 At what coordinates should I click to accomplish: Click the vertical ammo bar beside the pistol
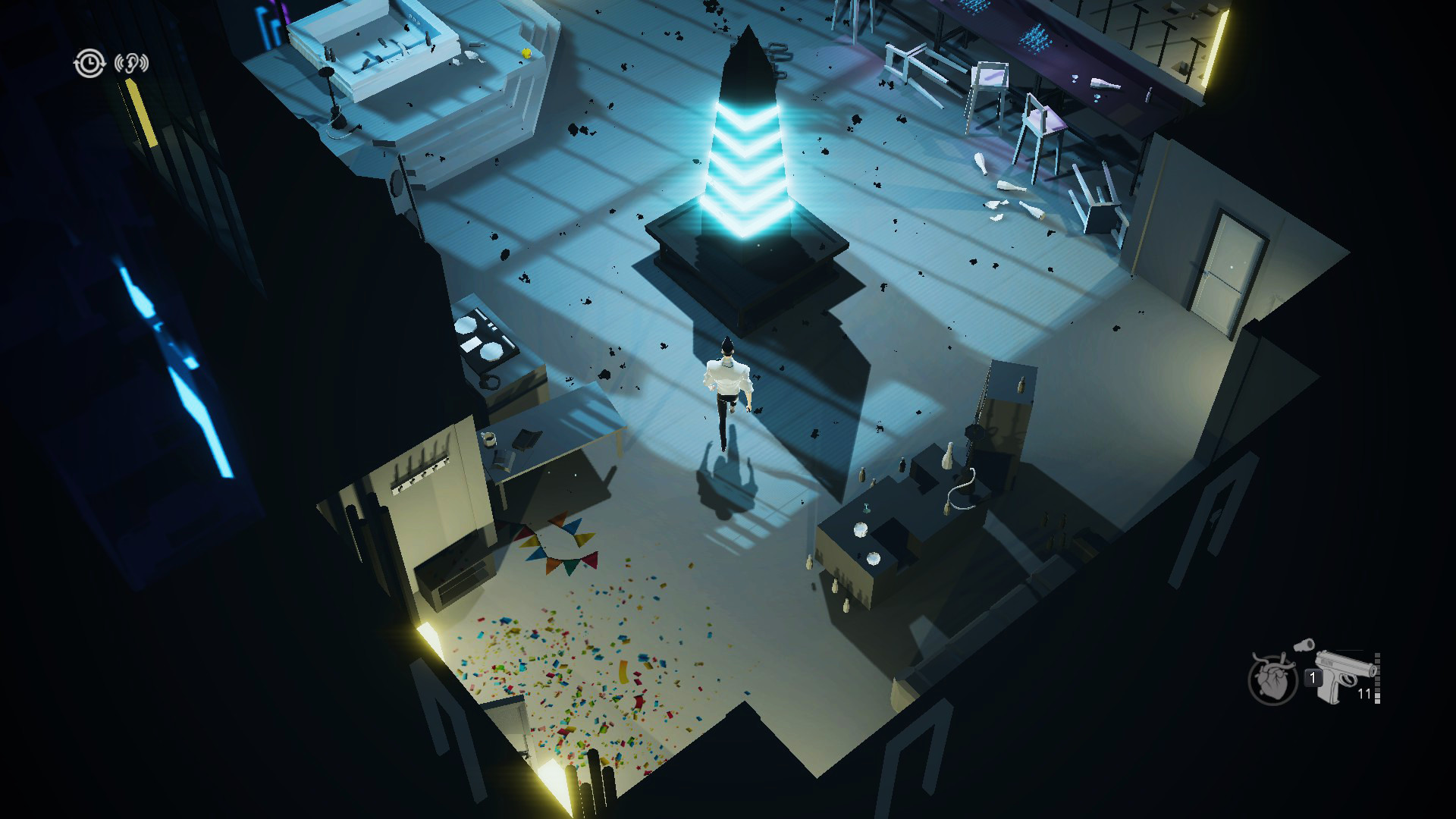coord(1376,677)
